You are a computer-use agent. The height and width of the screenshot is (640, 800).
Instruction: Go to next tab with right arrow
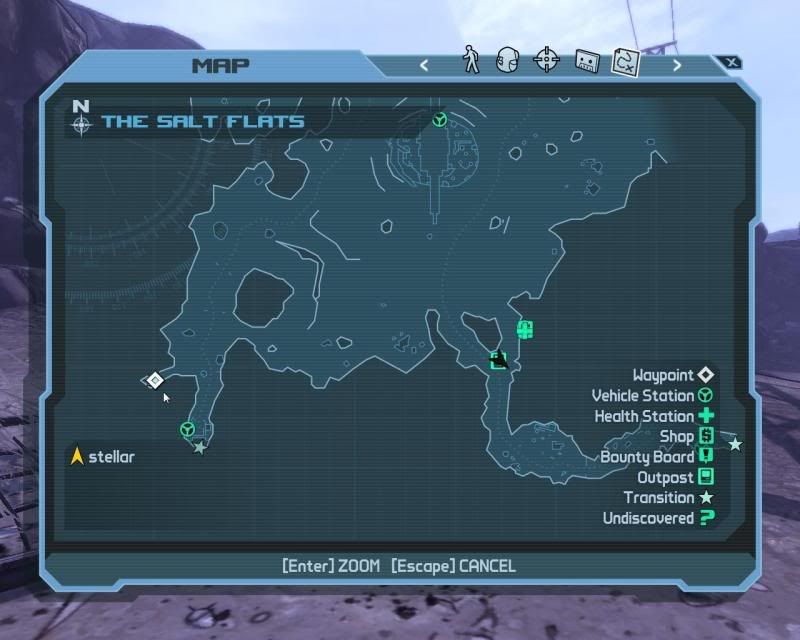pos(677,66)
